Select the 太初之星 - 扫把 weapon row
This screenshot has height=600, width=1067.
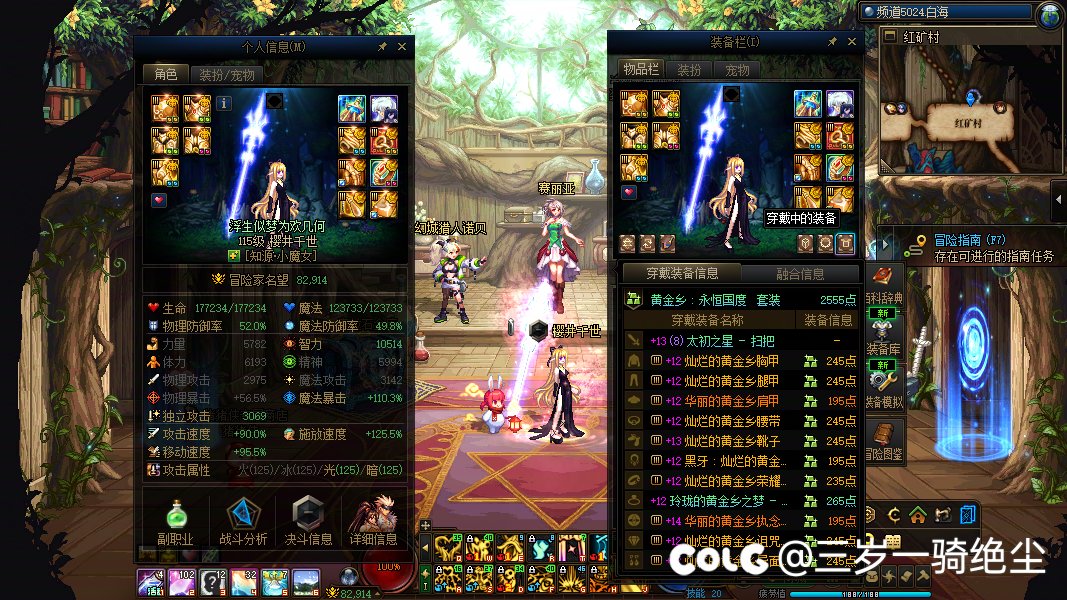tap(720, 341)
